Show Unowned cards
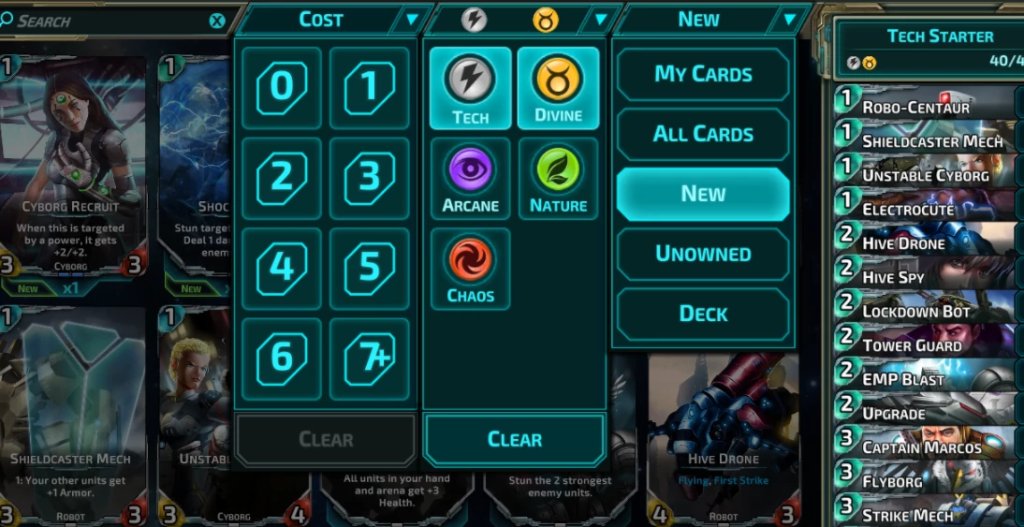The image size is (1024, 527). pos(703,254)
